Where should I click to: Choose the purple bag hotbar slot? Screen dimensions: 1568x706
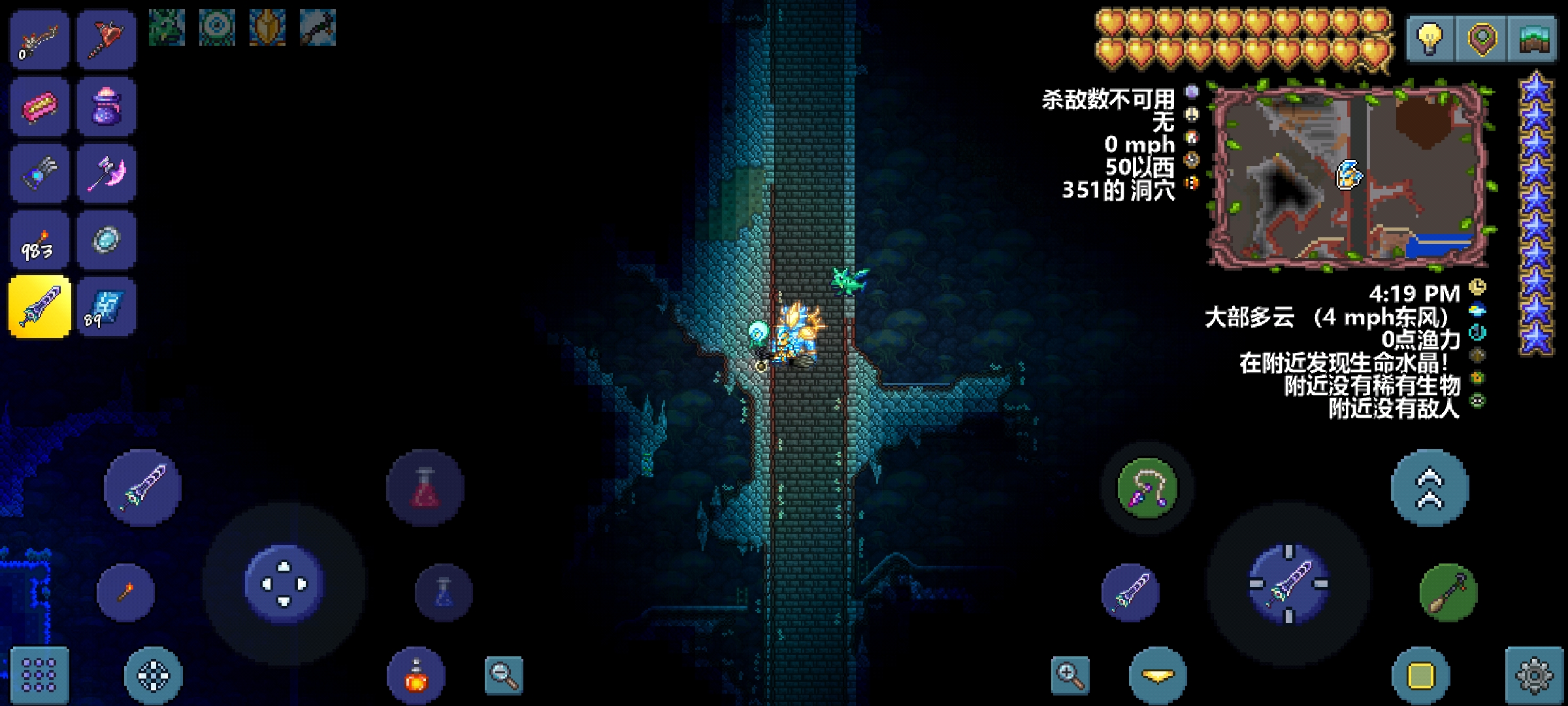(x=106, y=107)
